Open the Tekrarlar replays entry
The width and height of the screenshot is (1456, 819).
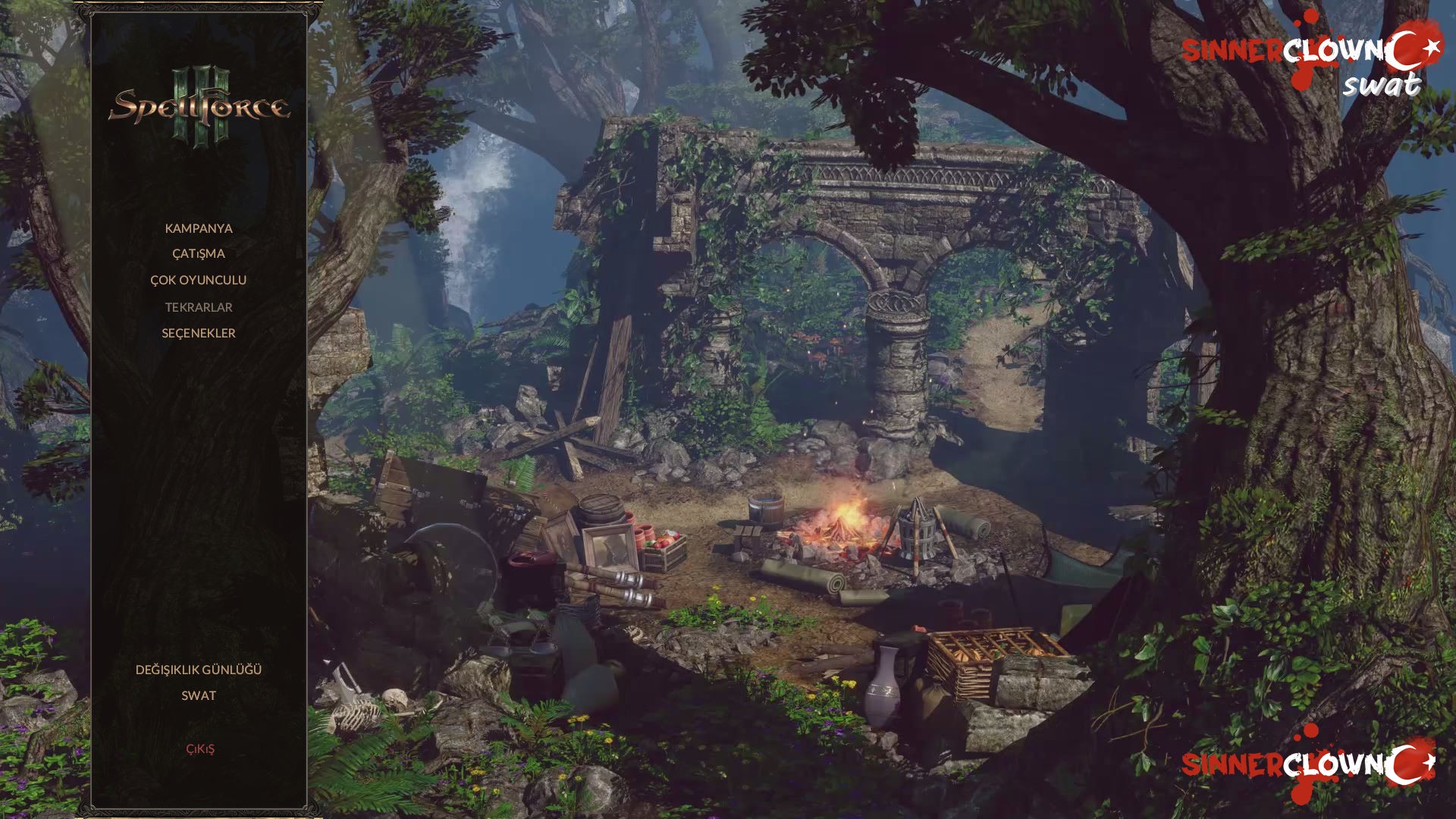199,307
